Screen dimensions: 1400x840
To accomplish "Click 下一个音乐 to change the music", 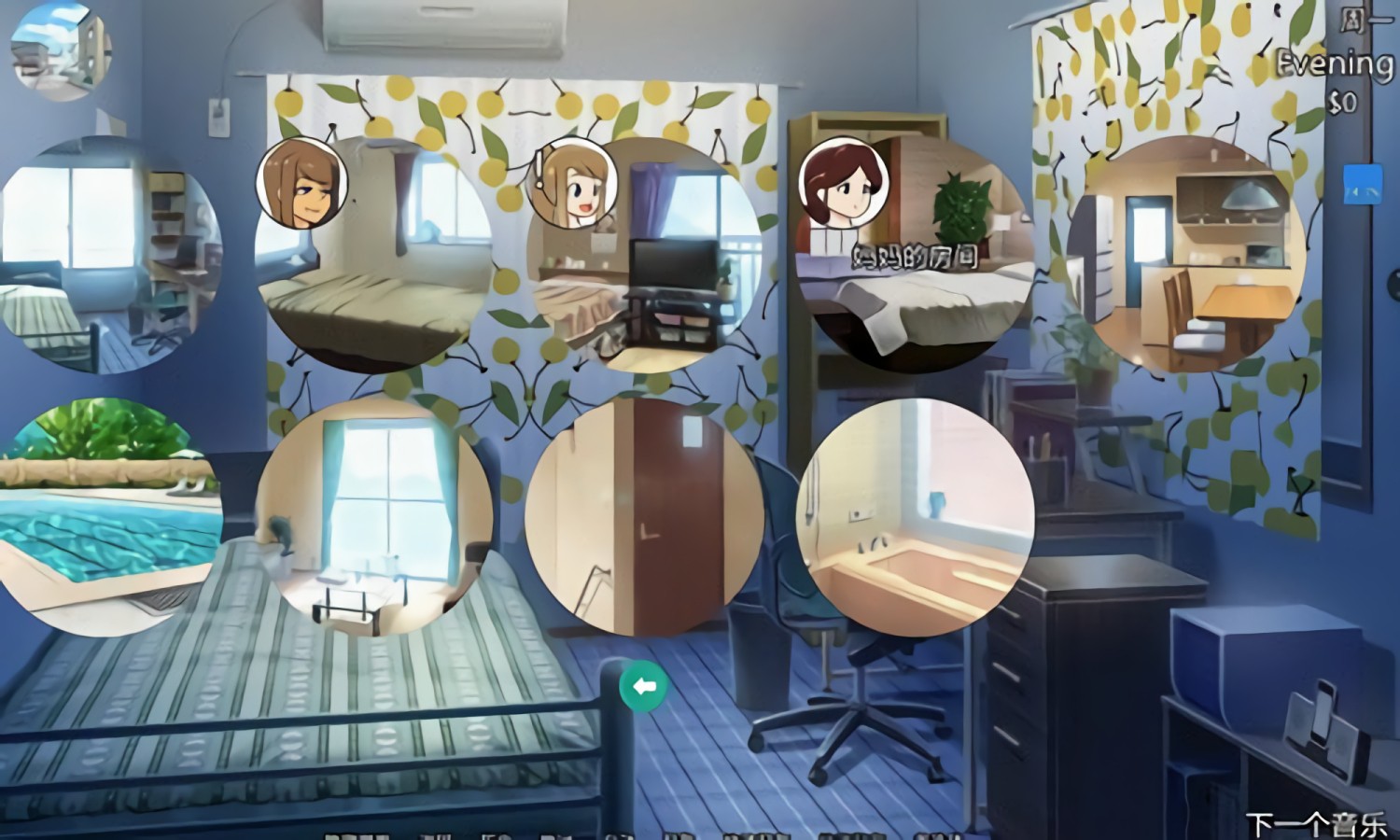I will pos(1316,823).
